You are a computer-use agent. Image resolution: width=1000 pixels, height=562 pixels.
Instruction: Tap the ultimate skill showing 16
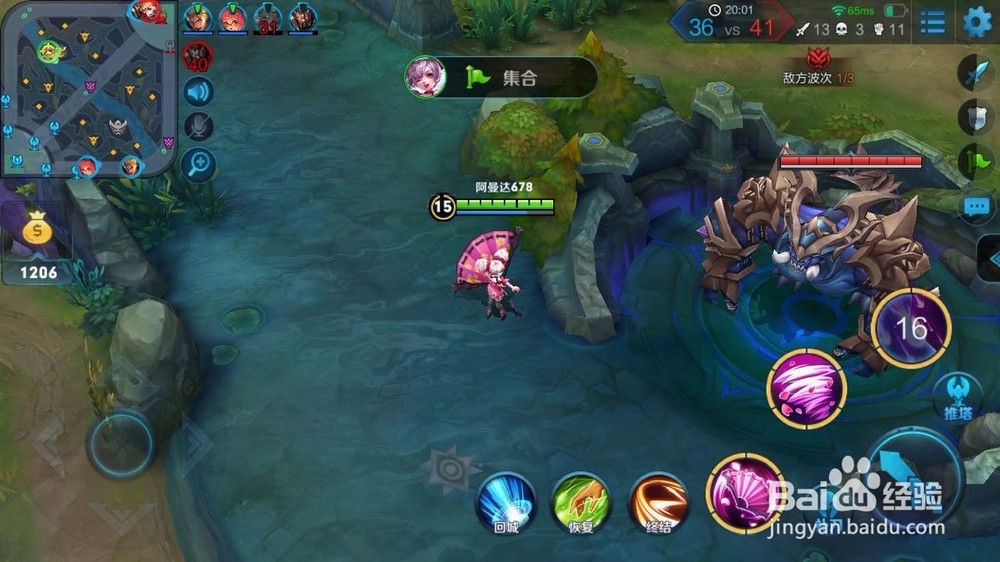910,328
